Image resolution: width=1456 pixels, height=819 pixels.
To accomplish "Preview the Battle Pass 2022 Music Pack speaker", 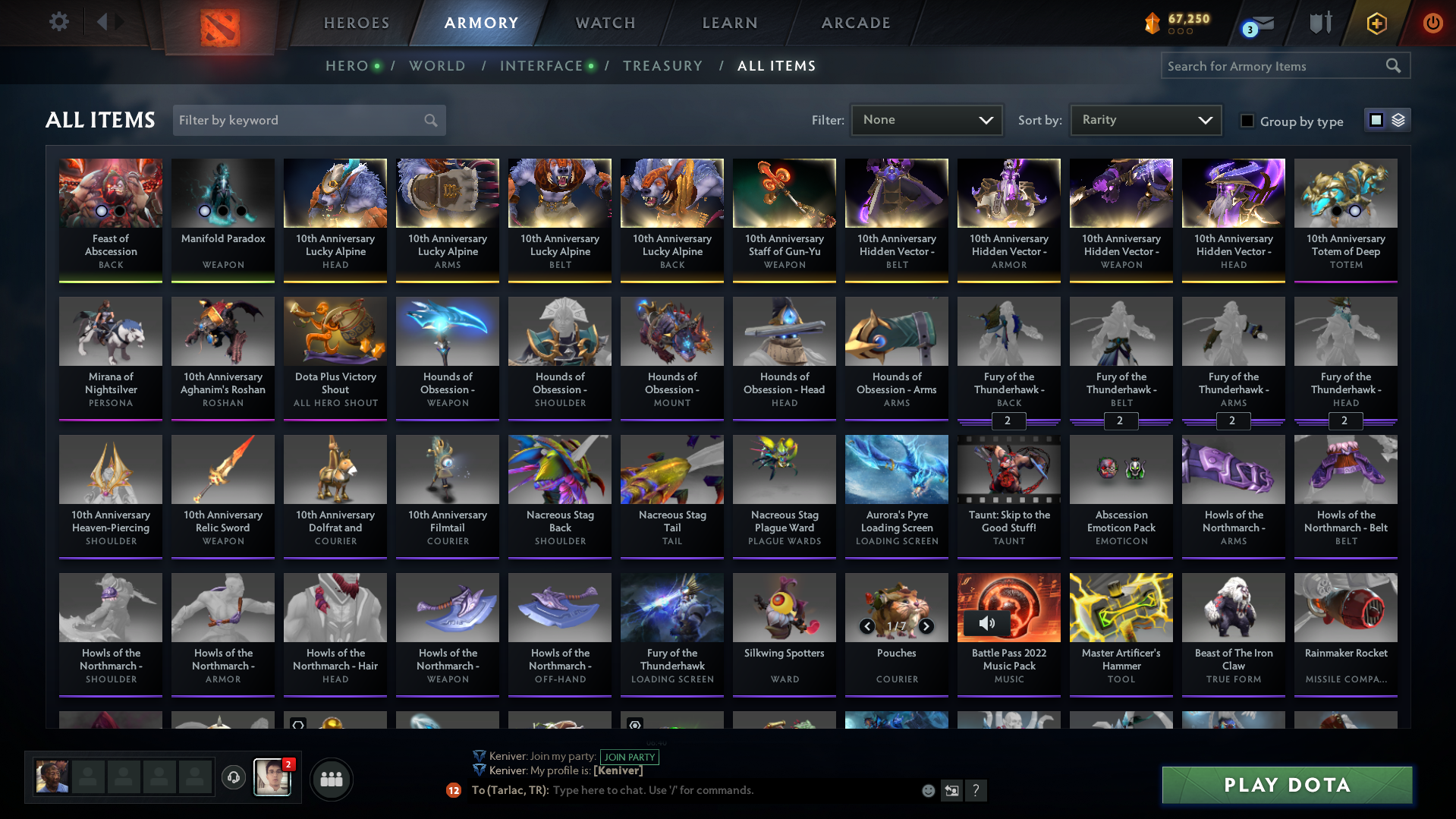I will [x=987, y=623].
